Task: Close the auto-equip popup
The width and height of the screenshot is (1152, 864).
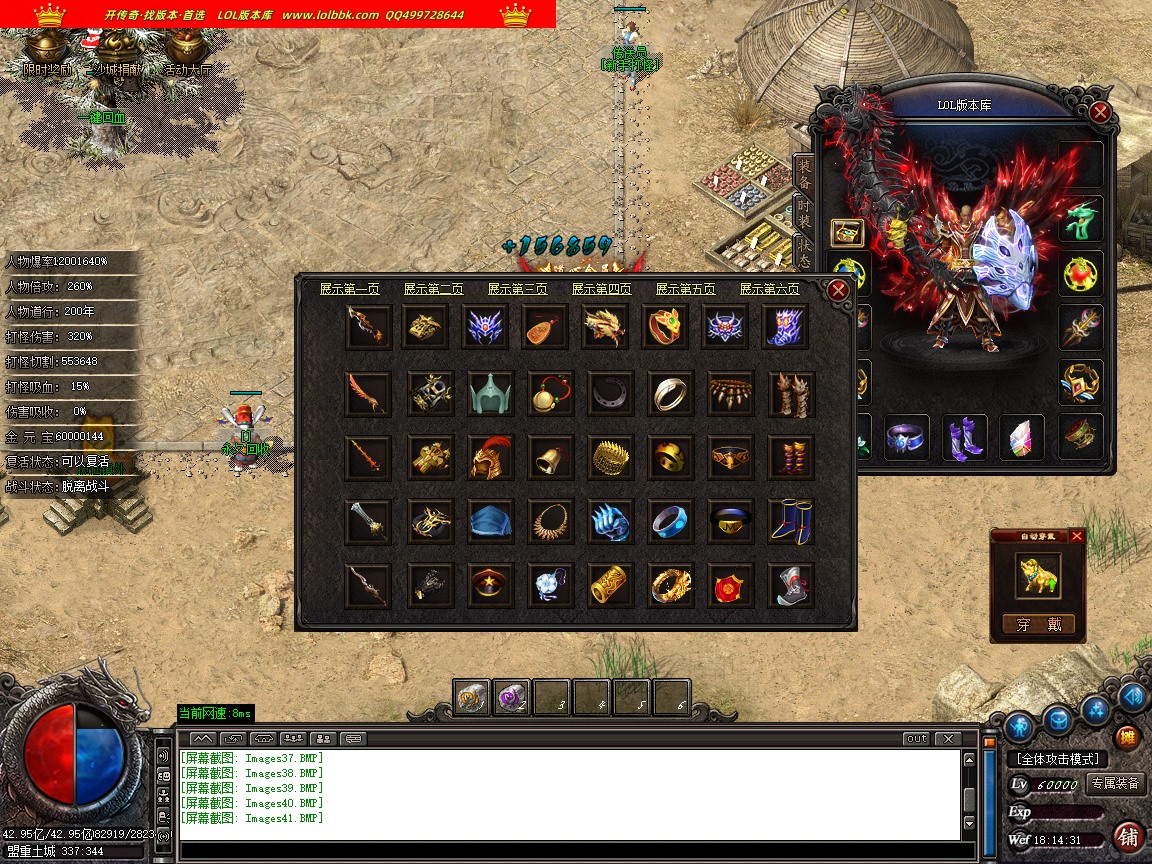Action: click(x=1077, y=537)
